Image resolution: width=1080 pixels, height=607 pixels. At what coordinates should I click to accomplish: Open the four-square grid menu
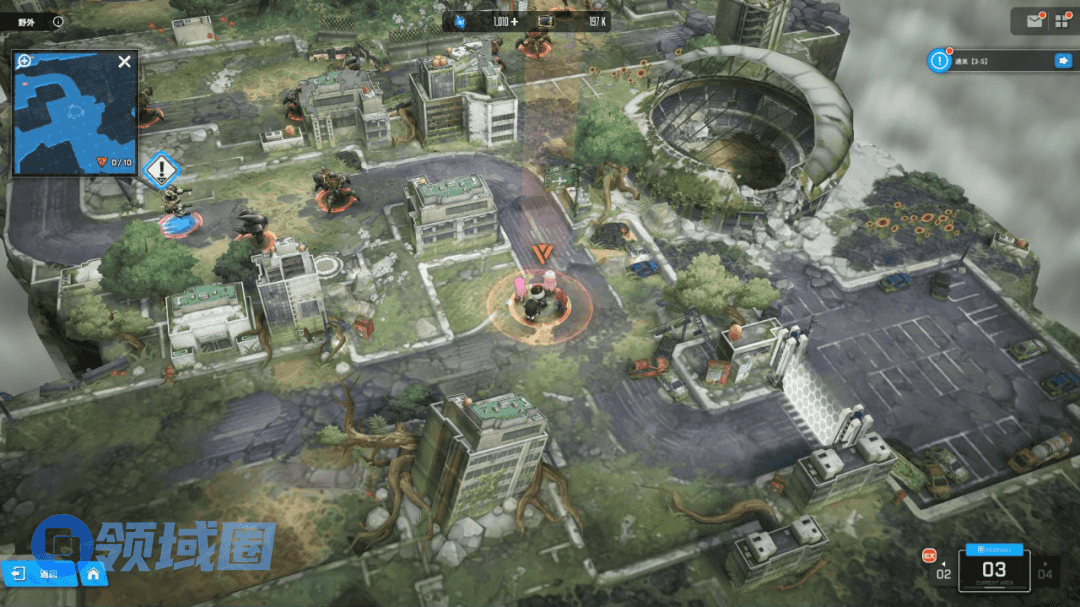coord(1061,19)
